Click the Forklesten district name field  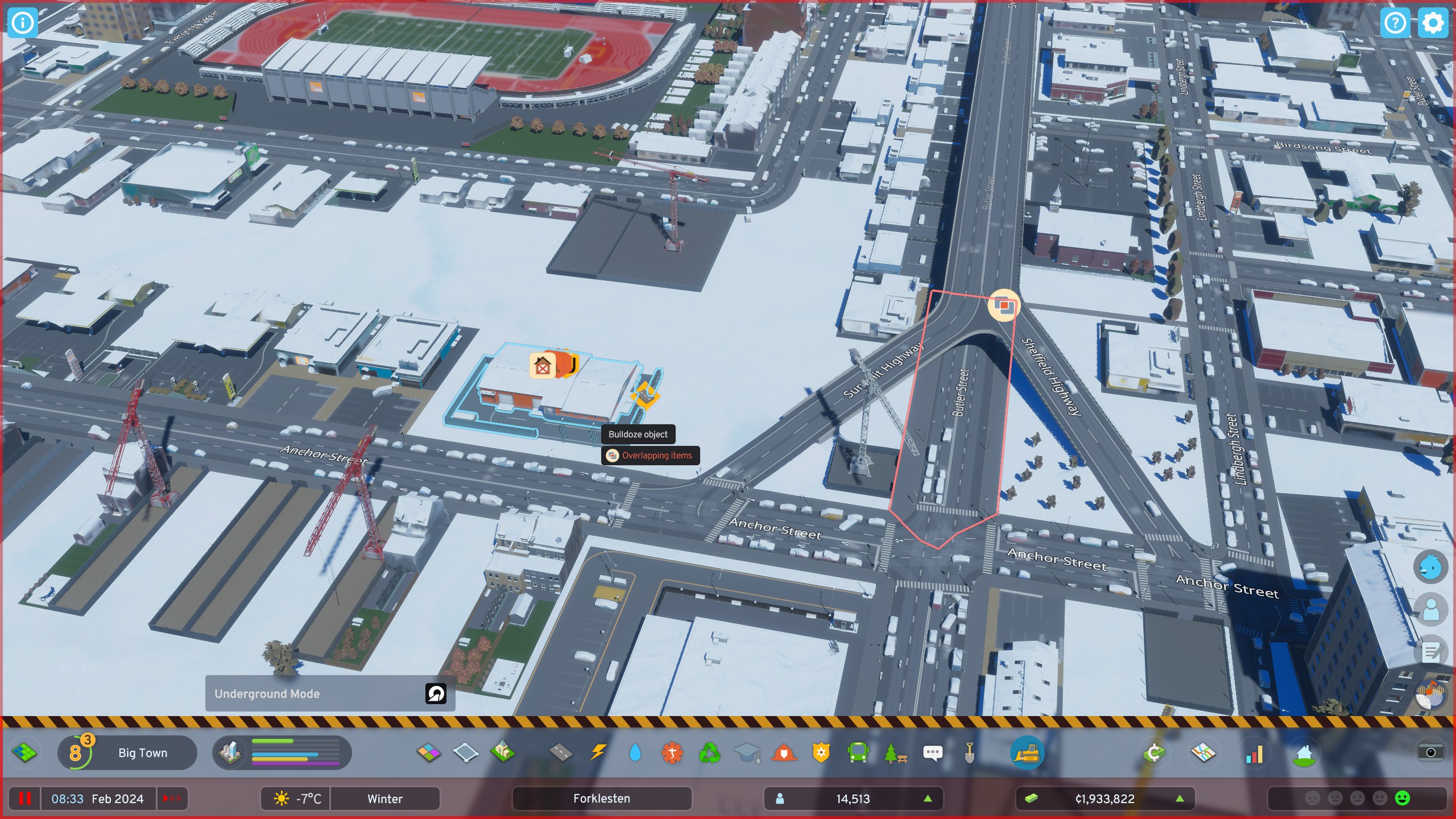602,799
